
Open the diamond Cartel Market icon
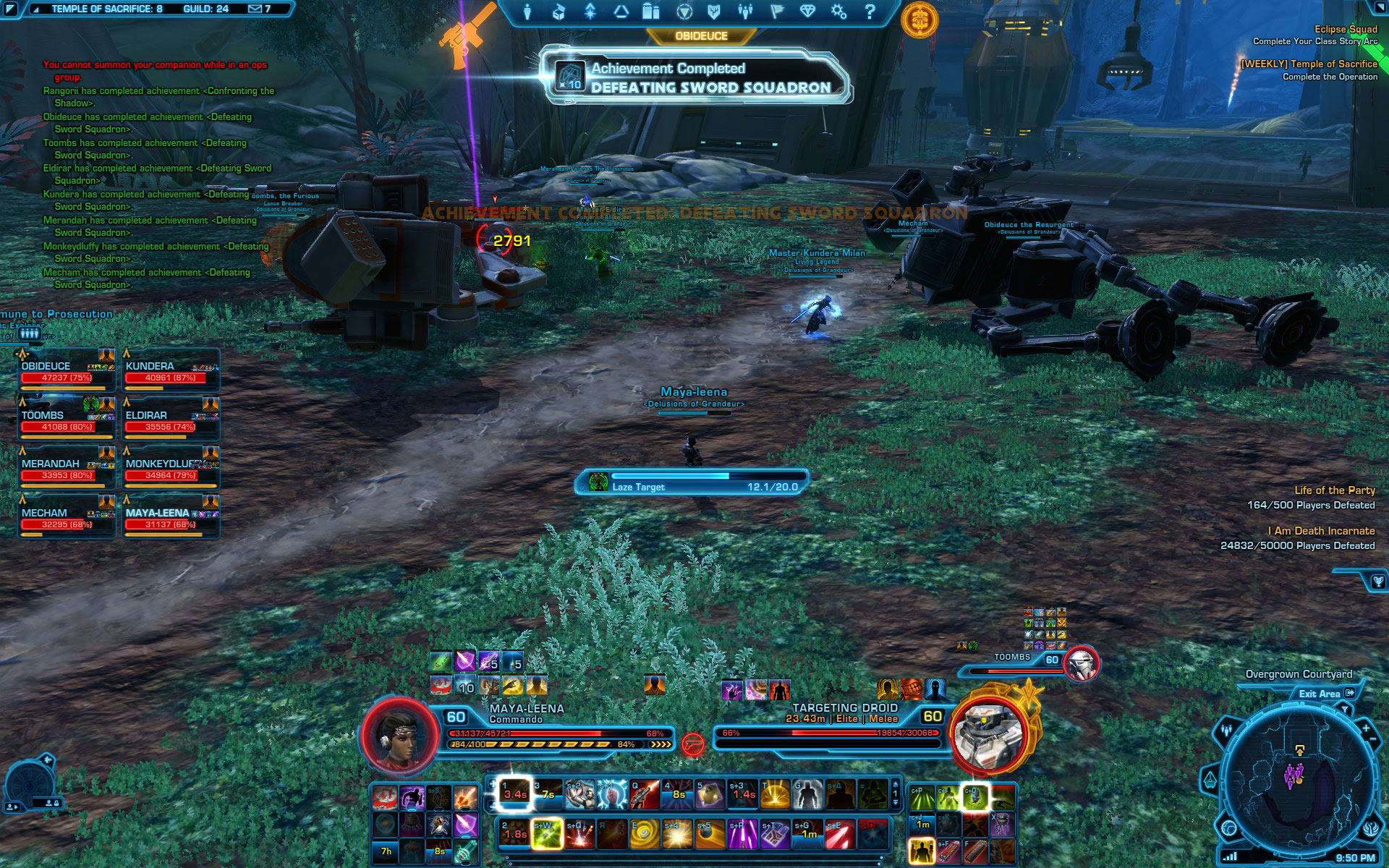click(x=807, y=12)
